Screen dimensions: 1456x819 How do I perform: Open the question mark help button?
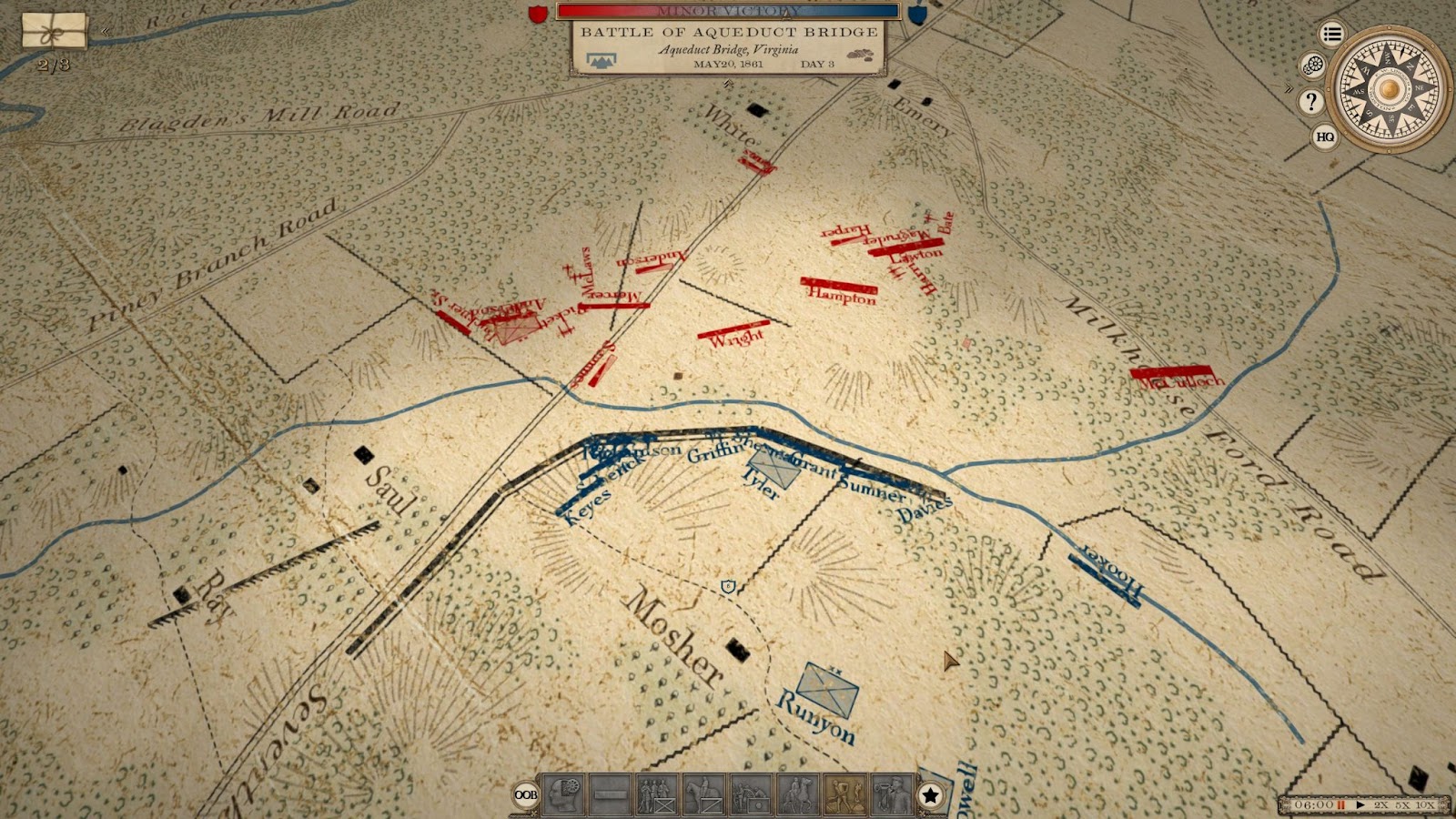[1310, 102]
